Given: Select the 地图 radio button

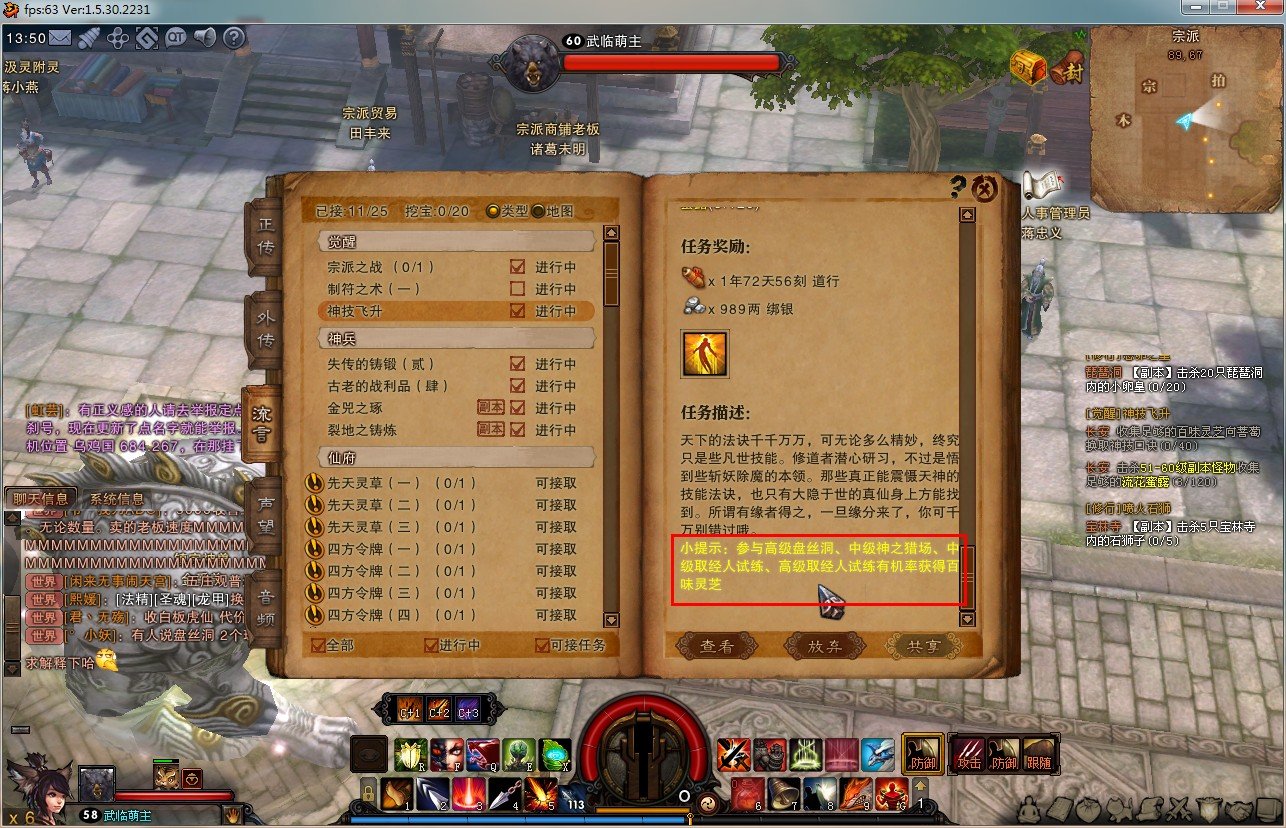Looking at the screenshot, I should (536, 210).
